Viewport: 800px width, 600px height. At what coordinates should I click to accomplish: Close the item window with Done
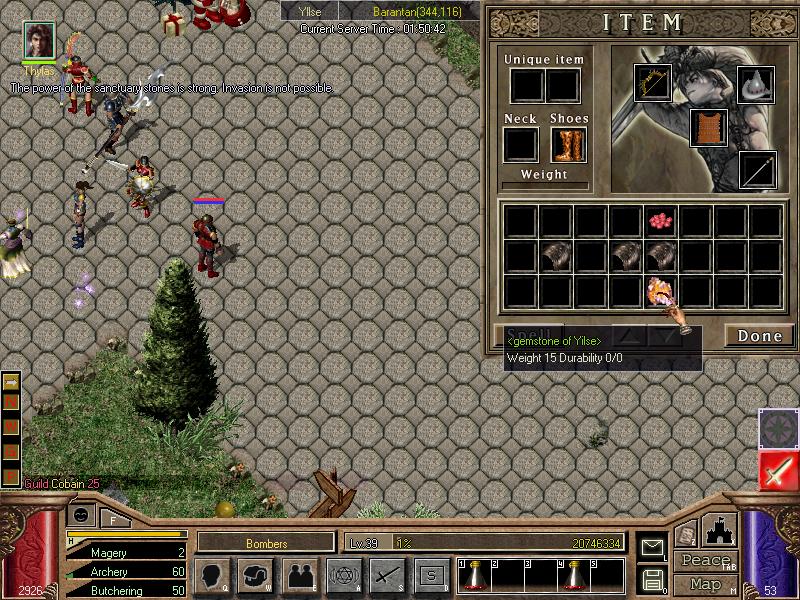coord(759,336)
